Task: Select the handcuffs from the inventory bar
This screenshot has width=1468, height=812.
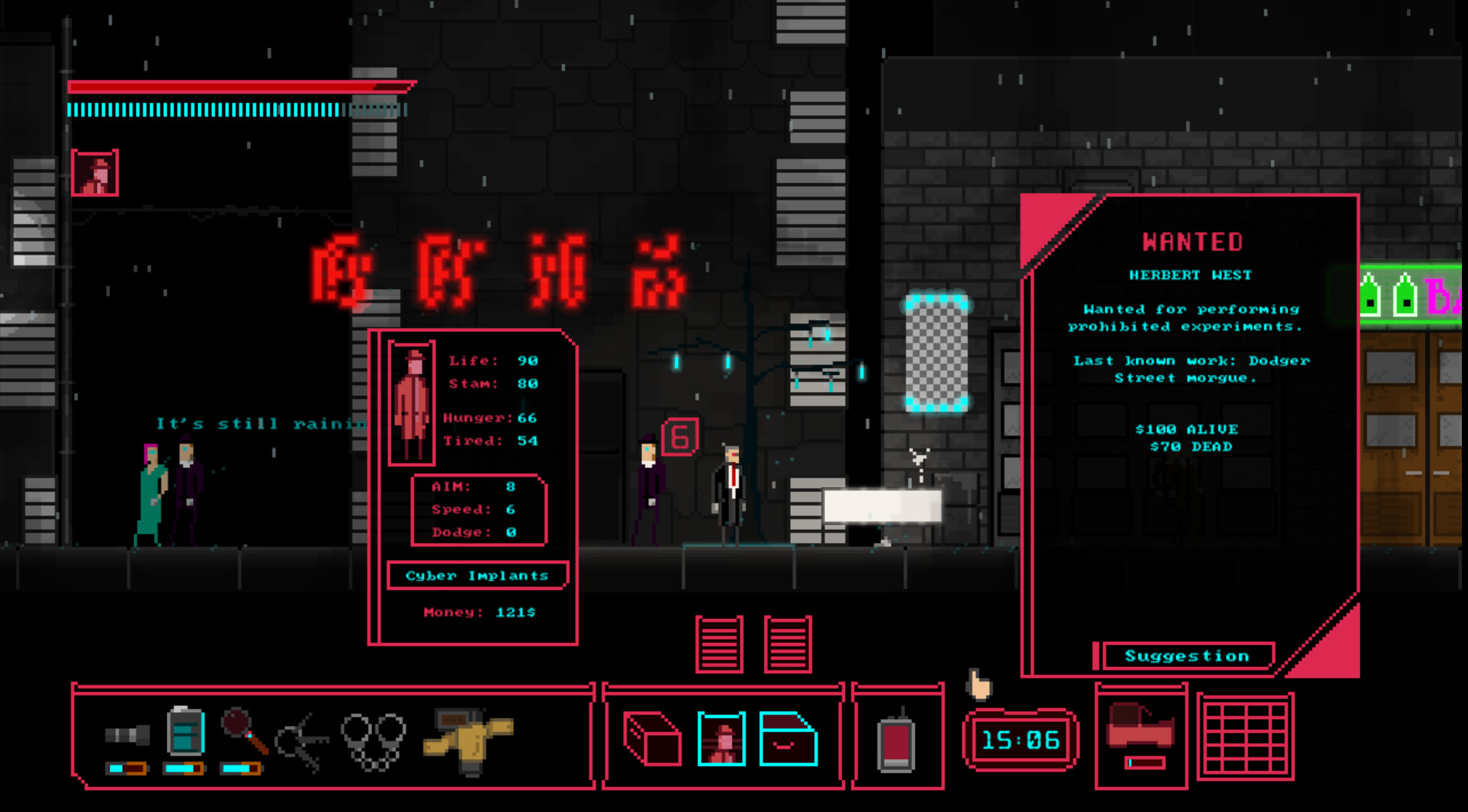Action: [374, 738]
